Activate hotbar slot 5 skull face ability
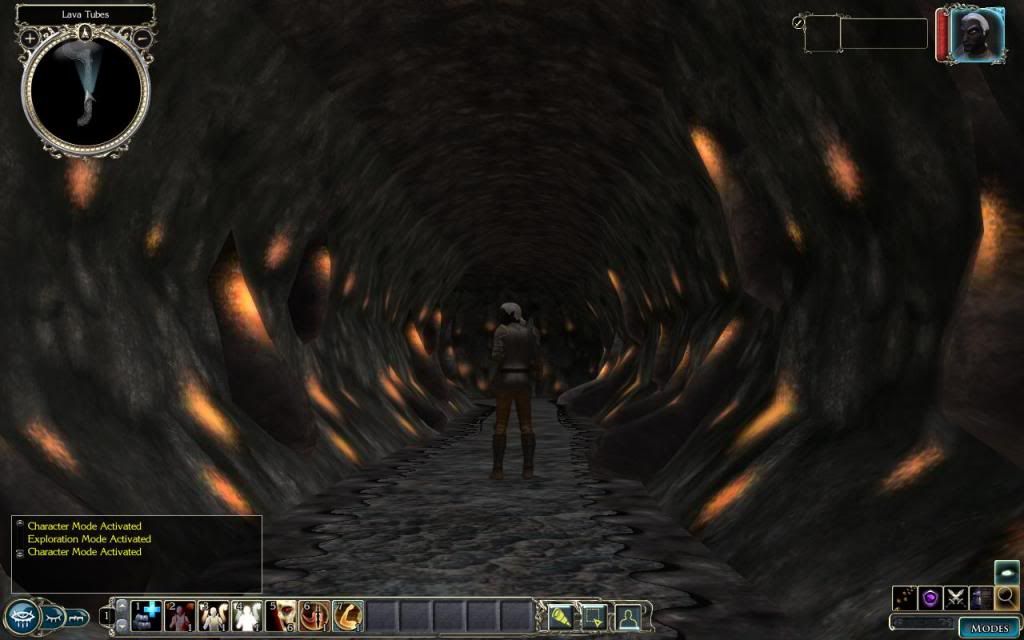The width and height of the screenshot is (1024, 640). tap(283, 616)
